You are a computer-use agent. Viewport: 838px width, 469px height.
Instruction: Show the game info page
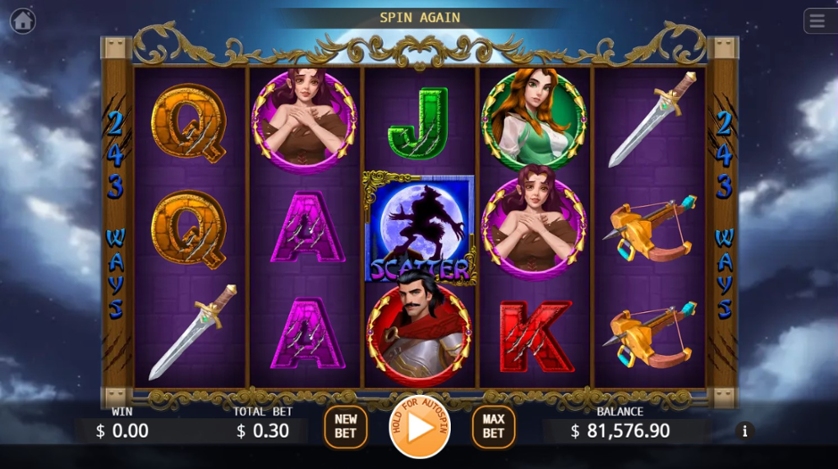tap(744, 431)
